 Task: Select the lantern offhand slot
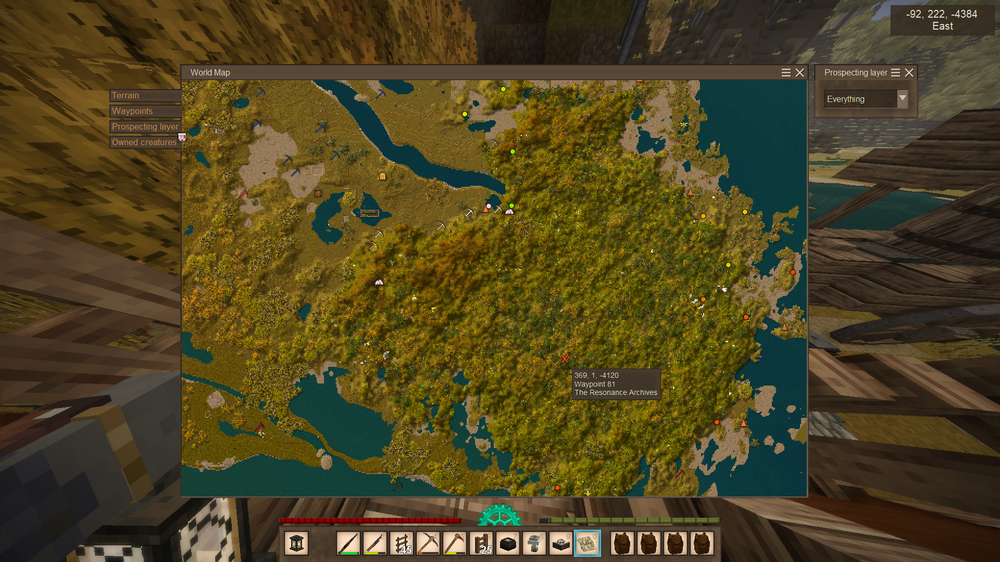tap(297, 543)
